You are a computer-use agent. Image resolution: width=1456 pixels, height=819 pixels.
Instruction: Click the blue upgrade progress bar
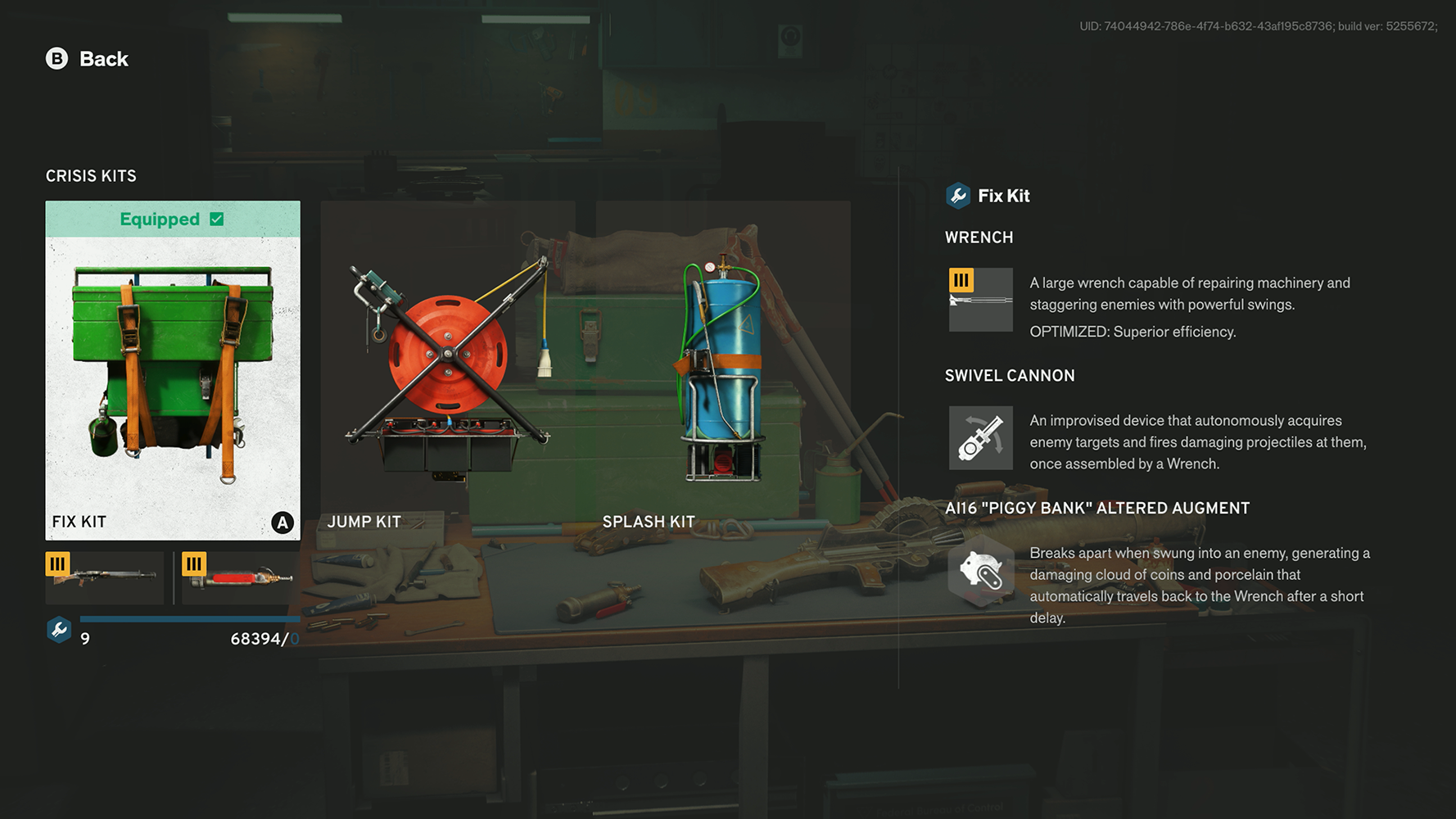pyautogui.click(x=190, y=619)
